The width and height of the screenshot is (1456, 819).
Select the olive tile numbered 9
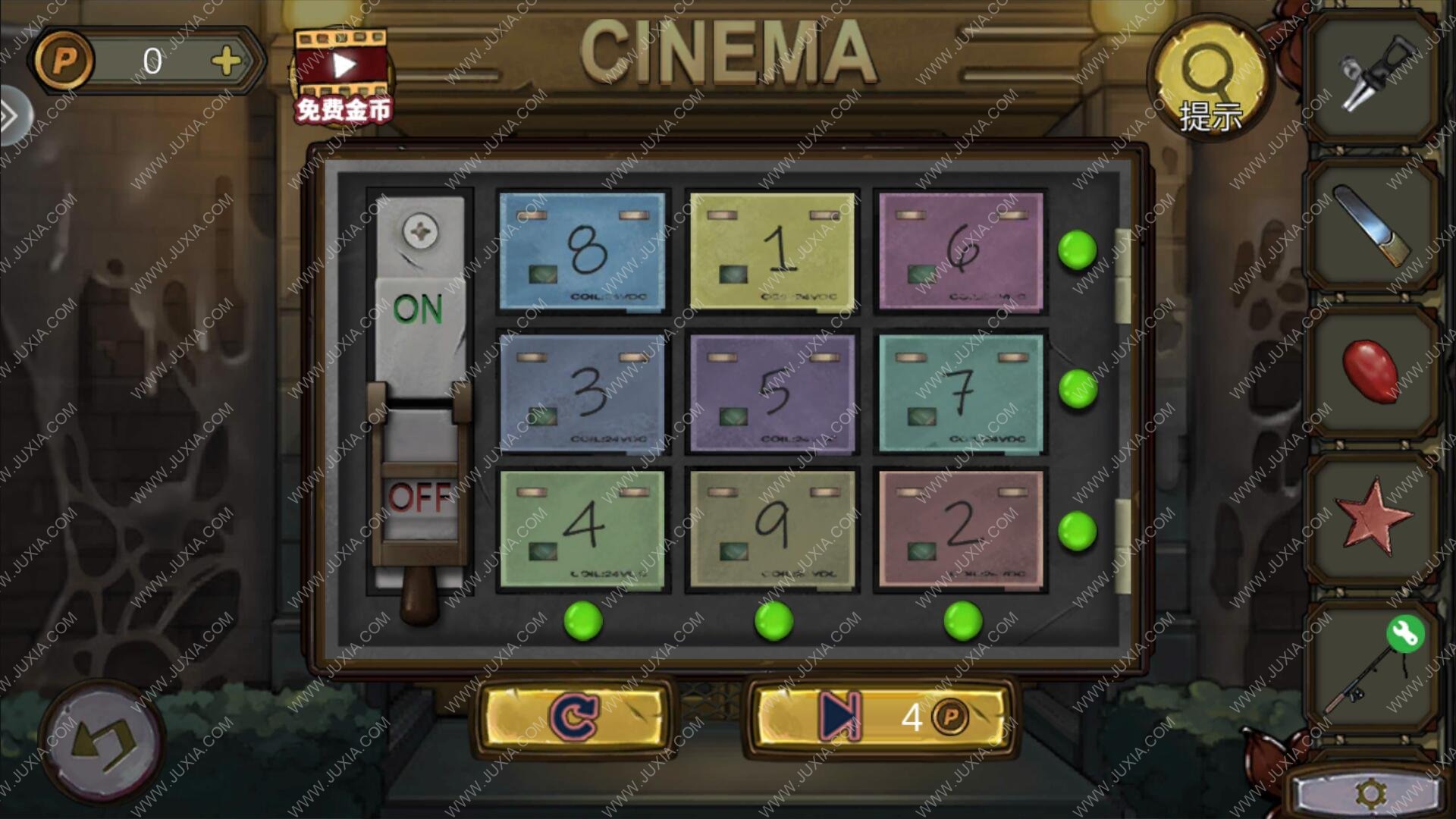773,529
